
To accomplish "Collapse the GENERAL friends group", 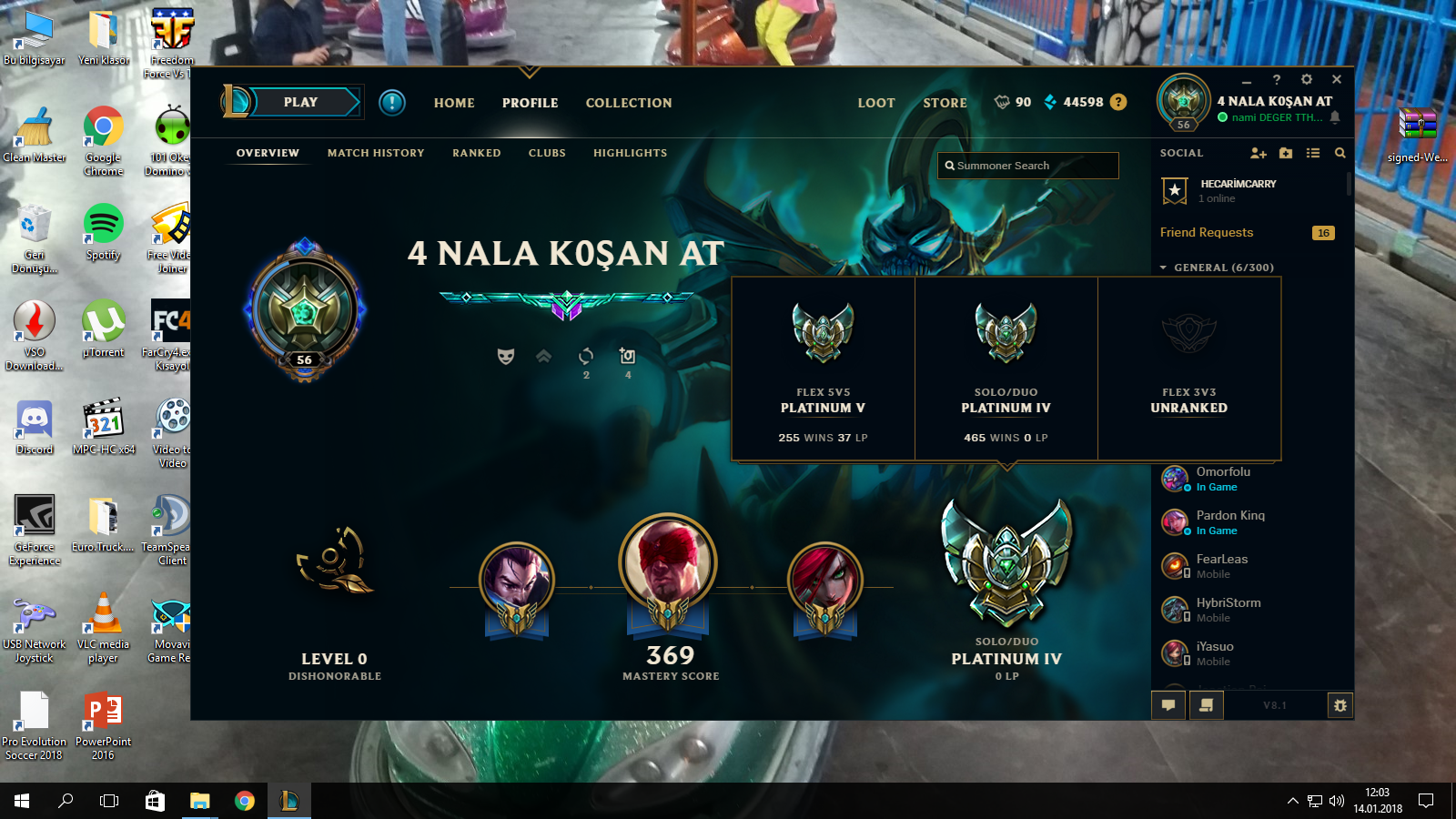I will (x=1164, y=268).
